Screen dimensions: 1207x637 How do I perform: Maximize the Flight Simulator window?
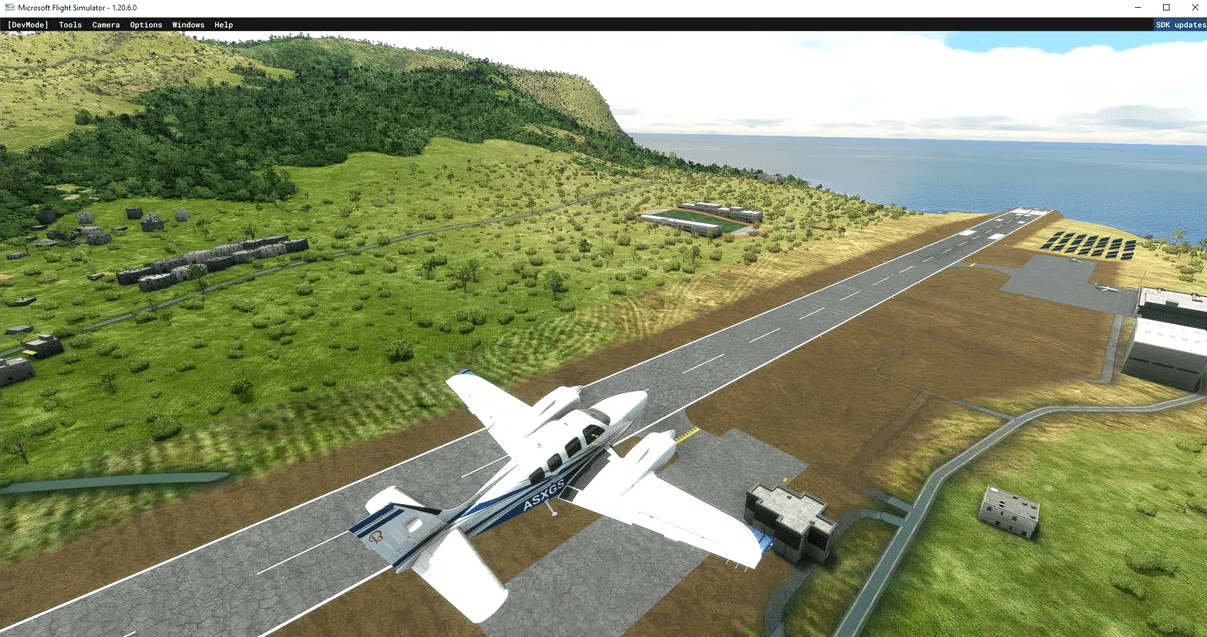tap(1166, 8)
